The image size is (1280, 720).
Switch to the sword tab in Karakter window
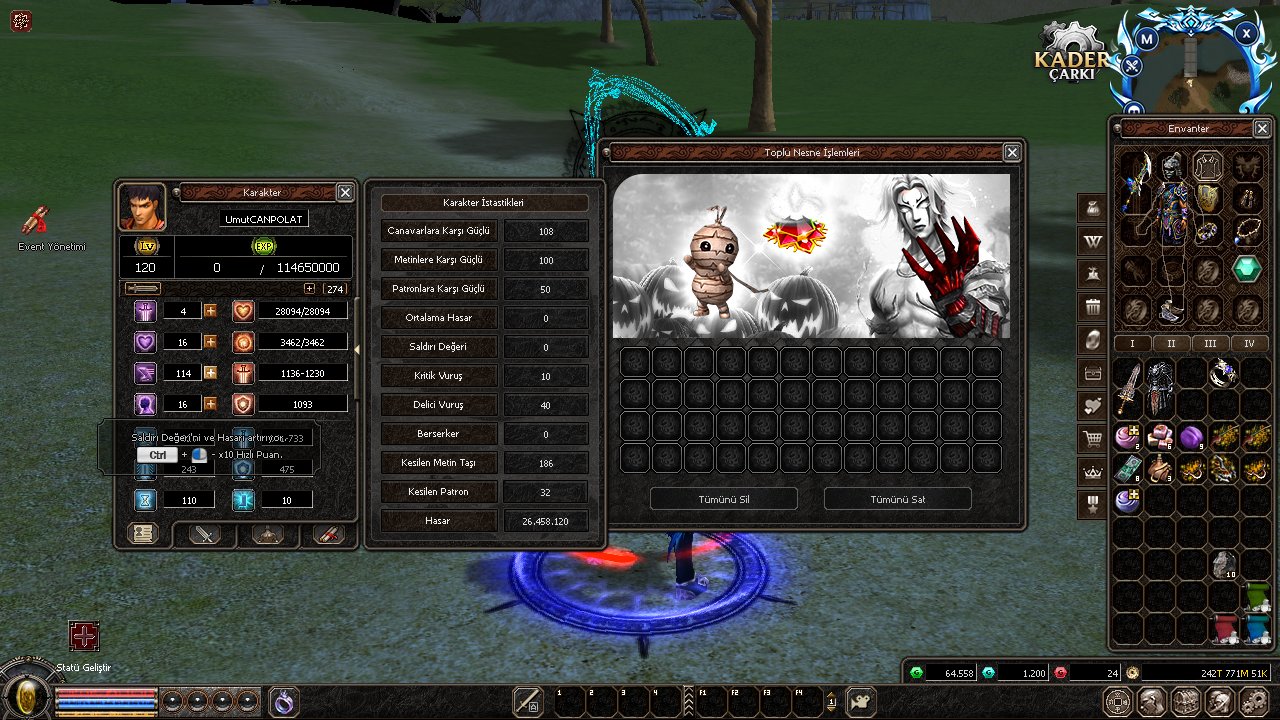205,534
